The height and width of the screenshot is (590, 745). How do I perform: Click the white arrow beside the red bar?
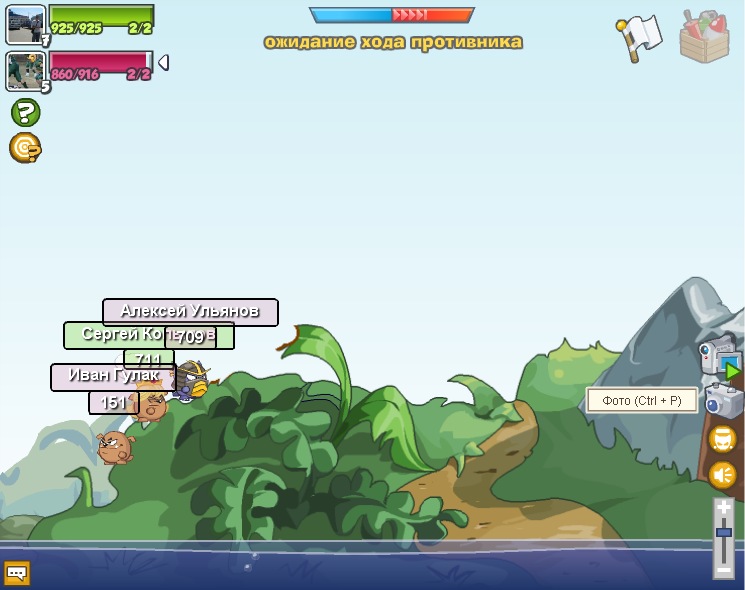(163, 63)
